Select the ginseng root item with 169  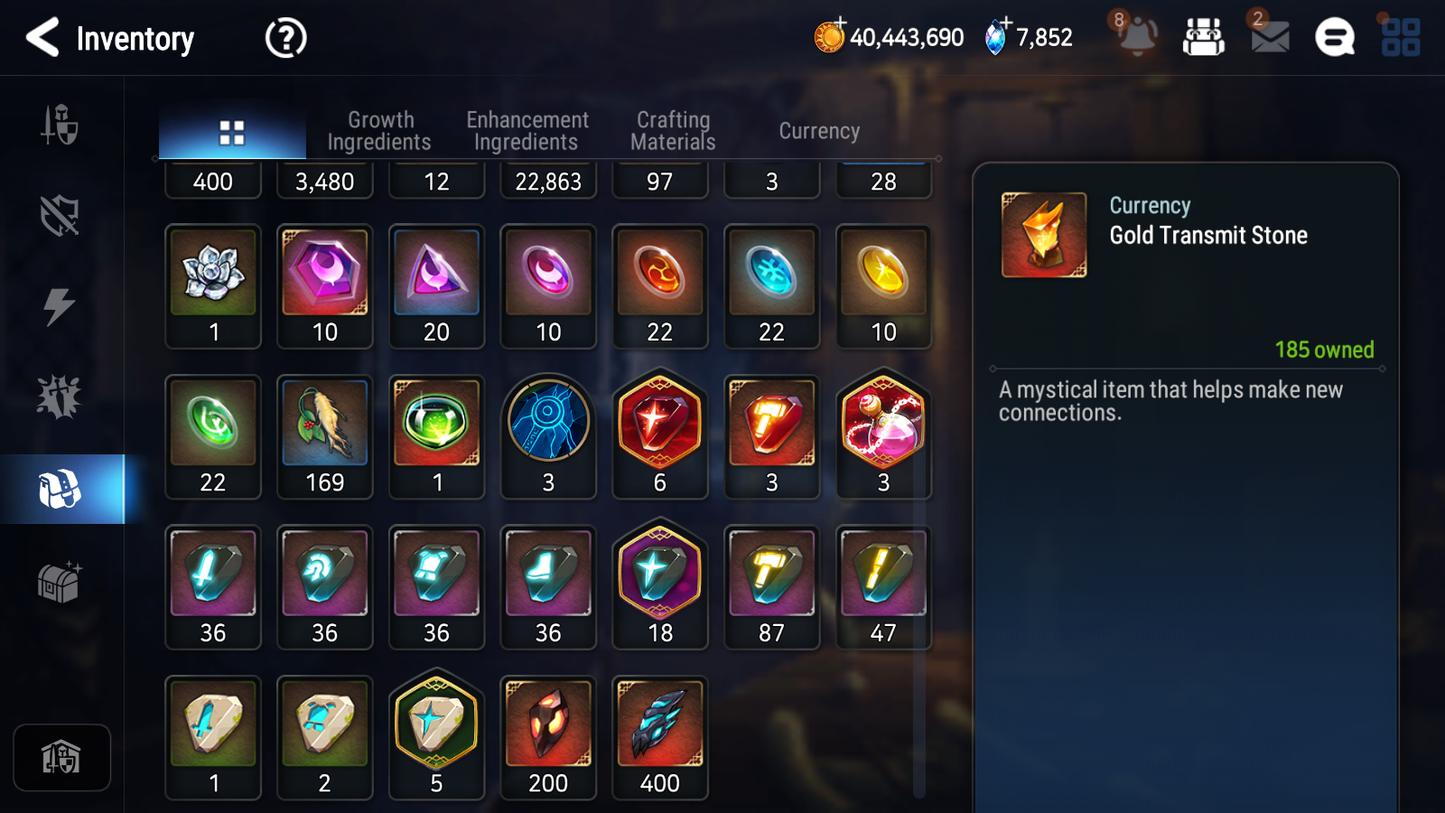[x=325, y=423]
